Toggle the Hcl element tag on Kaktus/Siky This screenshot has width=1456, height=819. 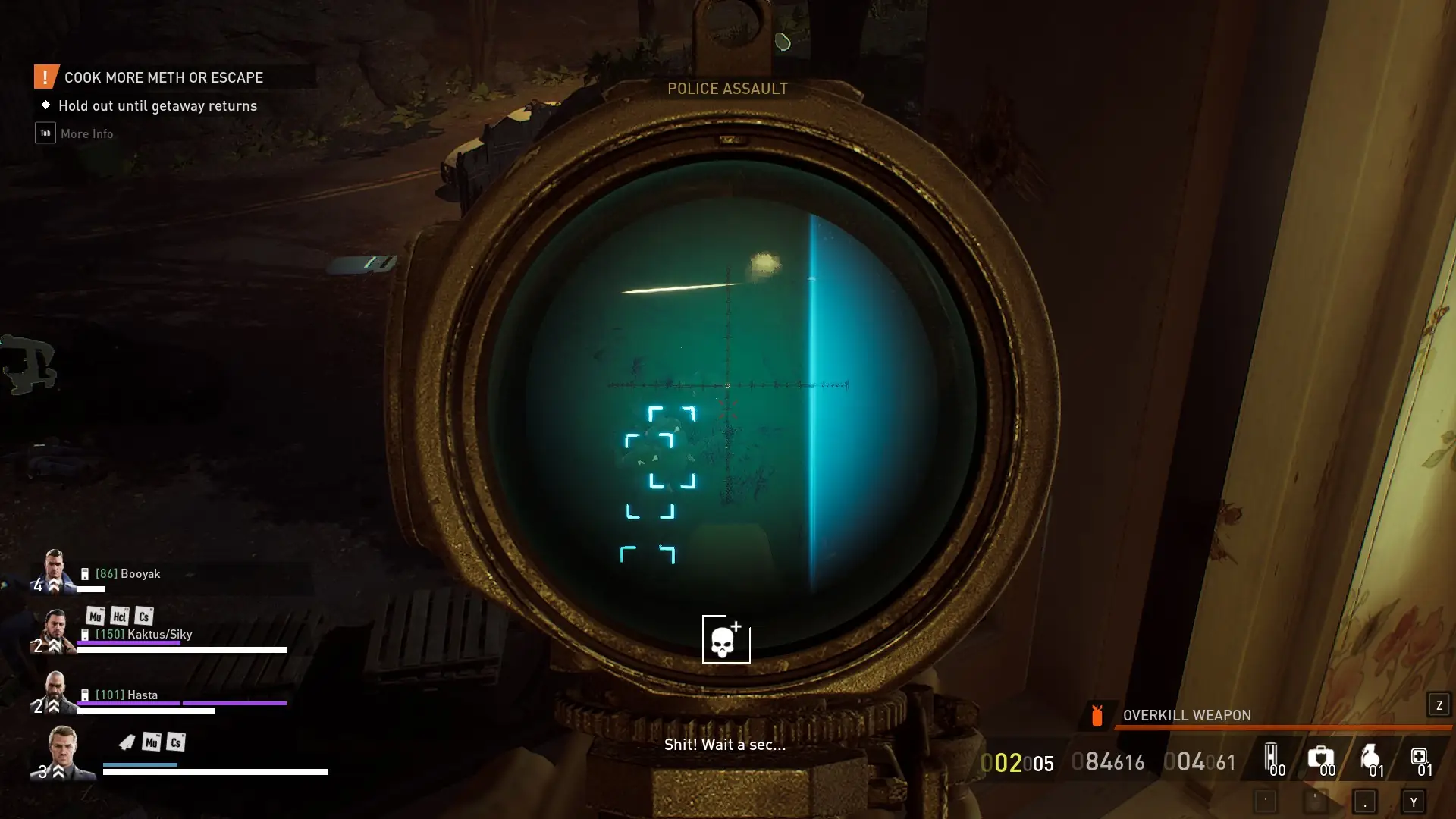coord(119,617)
